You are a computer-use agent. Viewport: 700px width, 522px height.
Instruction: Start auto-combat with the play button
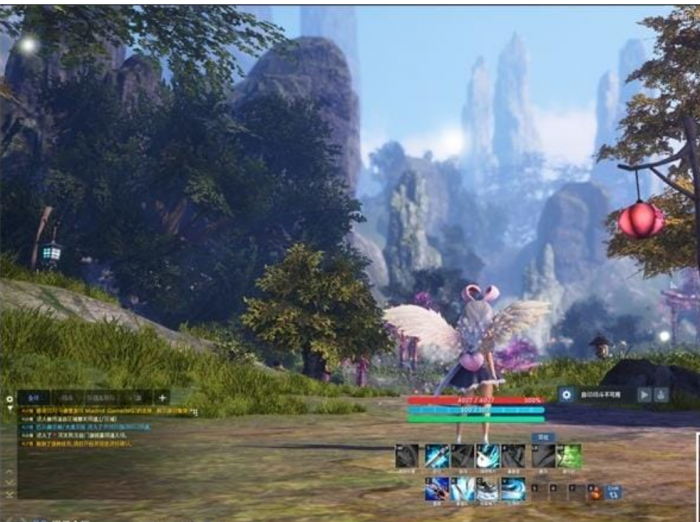coord(643,394)
